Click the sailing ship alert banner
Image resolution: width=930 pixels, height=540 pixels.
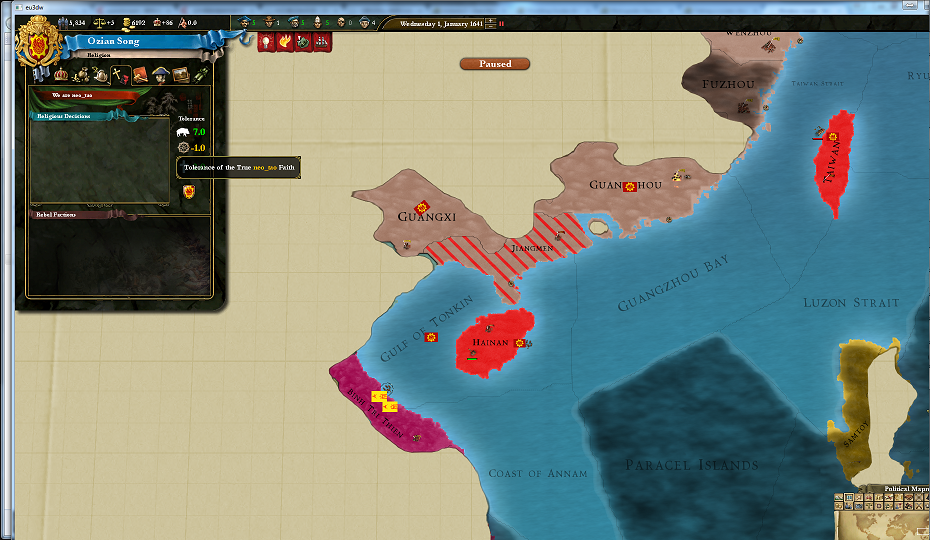(322, 42)
